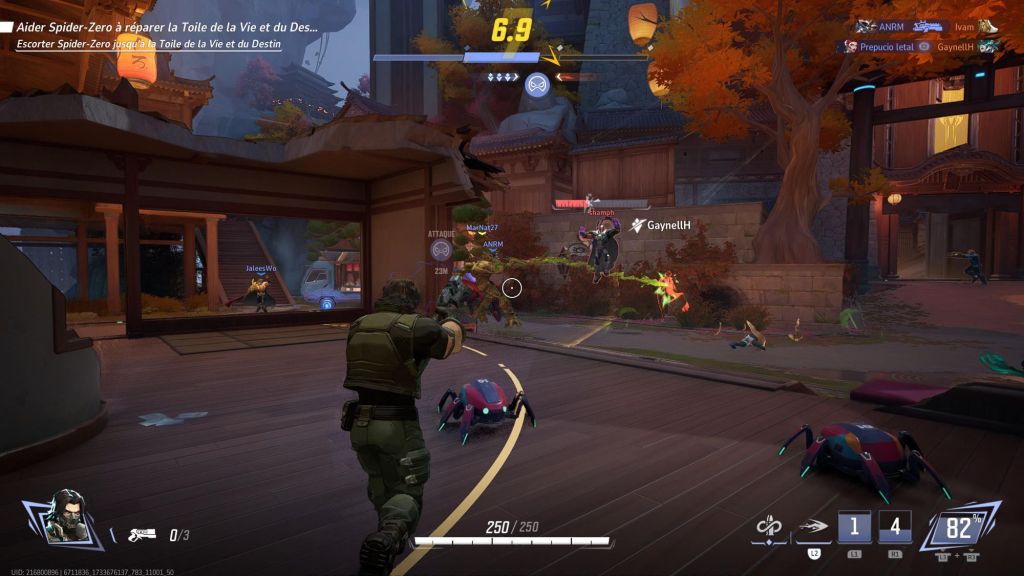Select teammate ANRM in the team list
The image size is (1024, 576).
(x=888, y=27)
